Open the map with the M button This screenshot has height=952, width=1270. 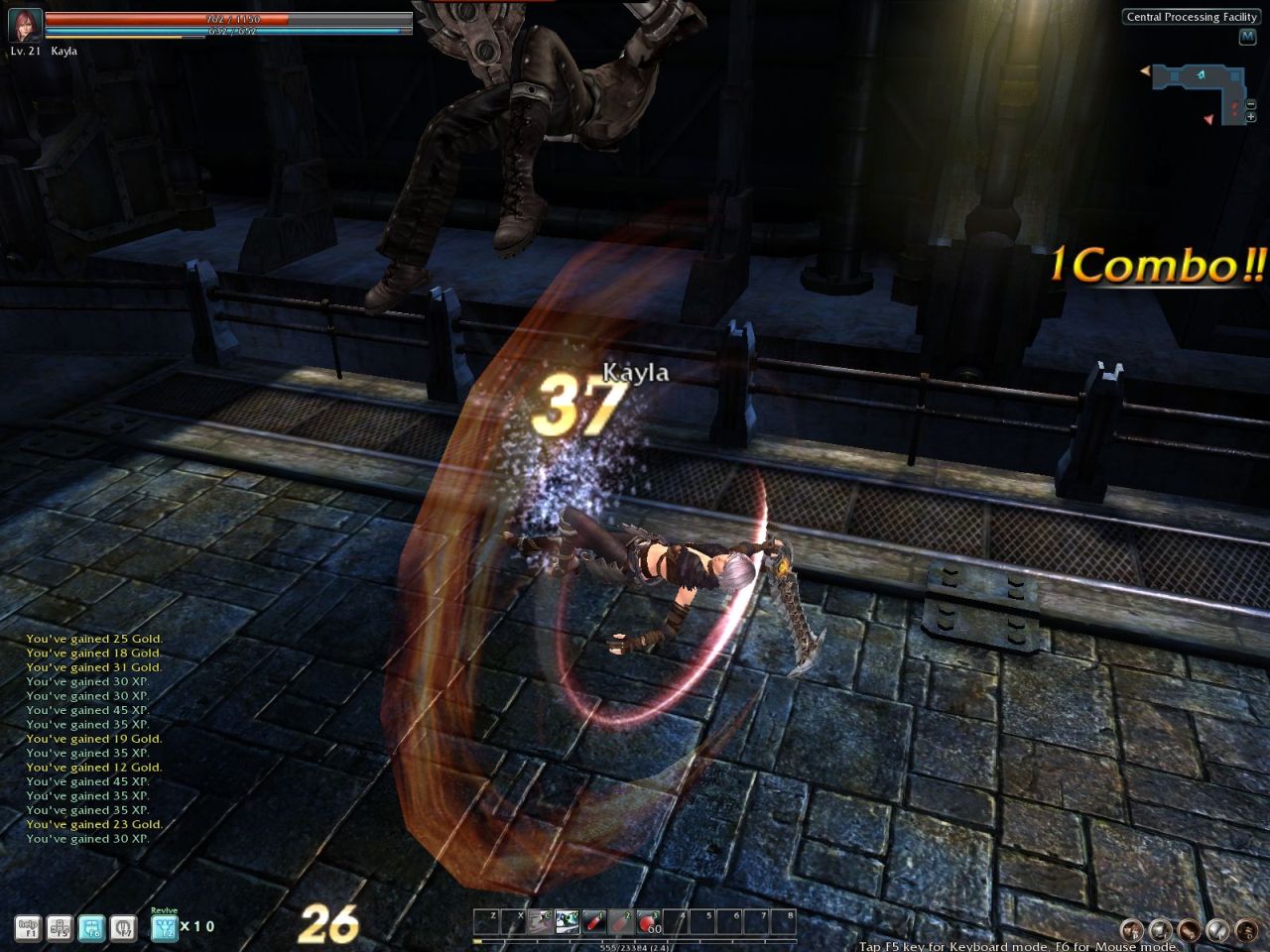click(x=1247, y=37)
